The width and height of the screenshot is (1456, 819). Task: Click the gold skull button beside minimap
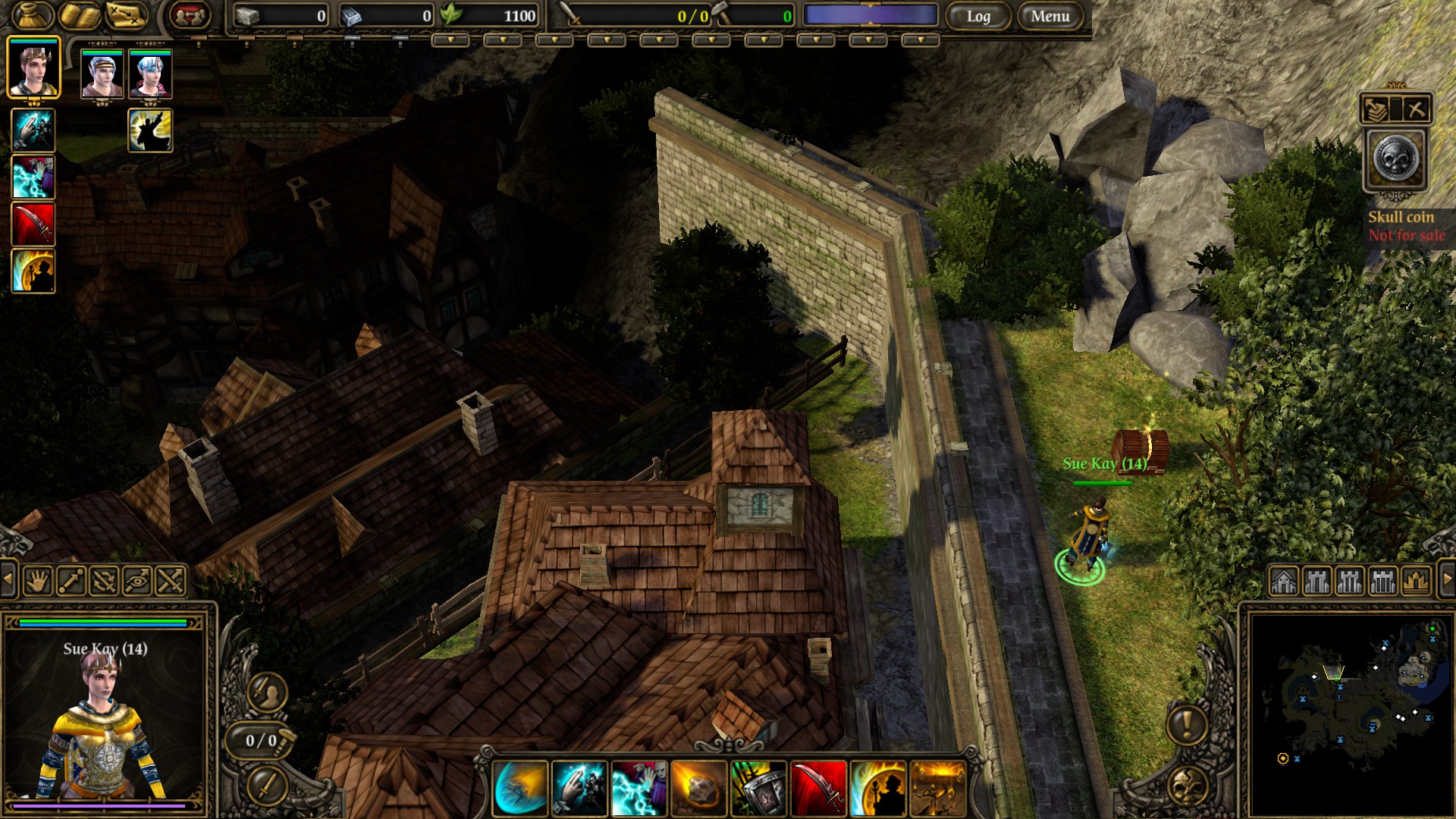tap(1187, 787)
